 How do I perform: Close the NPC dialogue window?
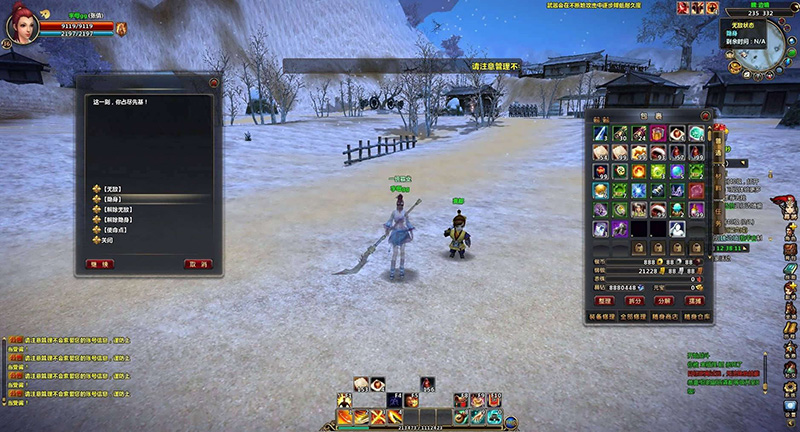pos(213,82)
